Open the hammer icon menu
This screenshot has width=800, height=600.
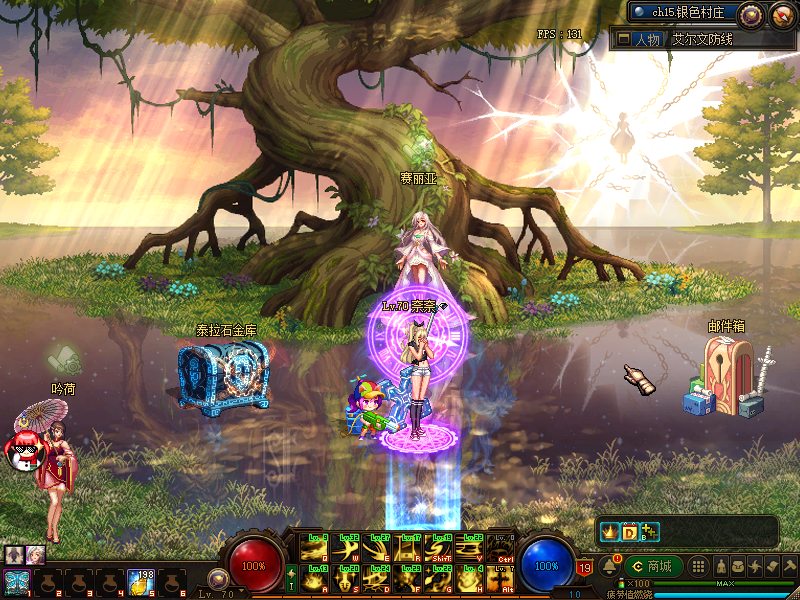[789, 566]
